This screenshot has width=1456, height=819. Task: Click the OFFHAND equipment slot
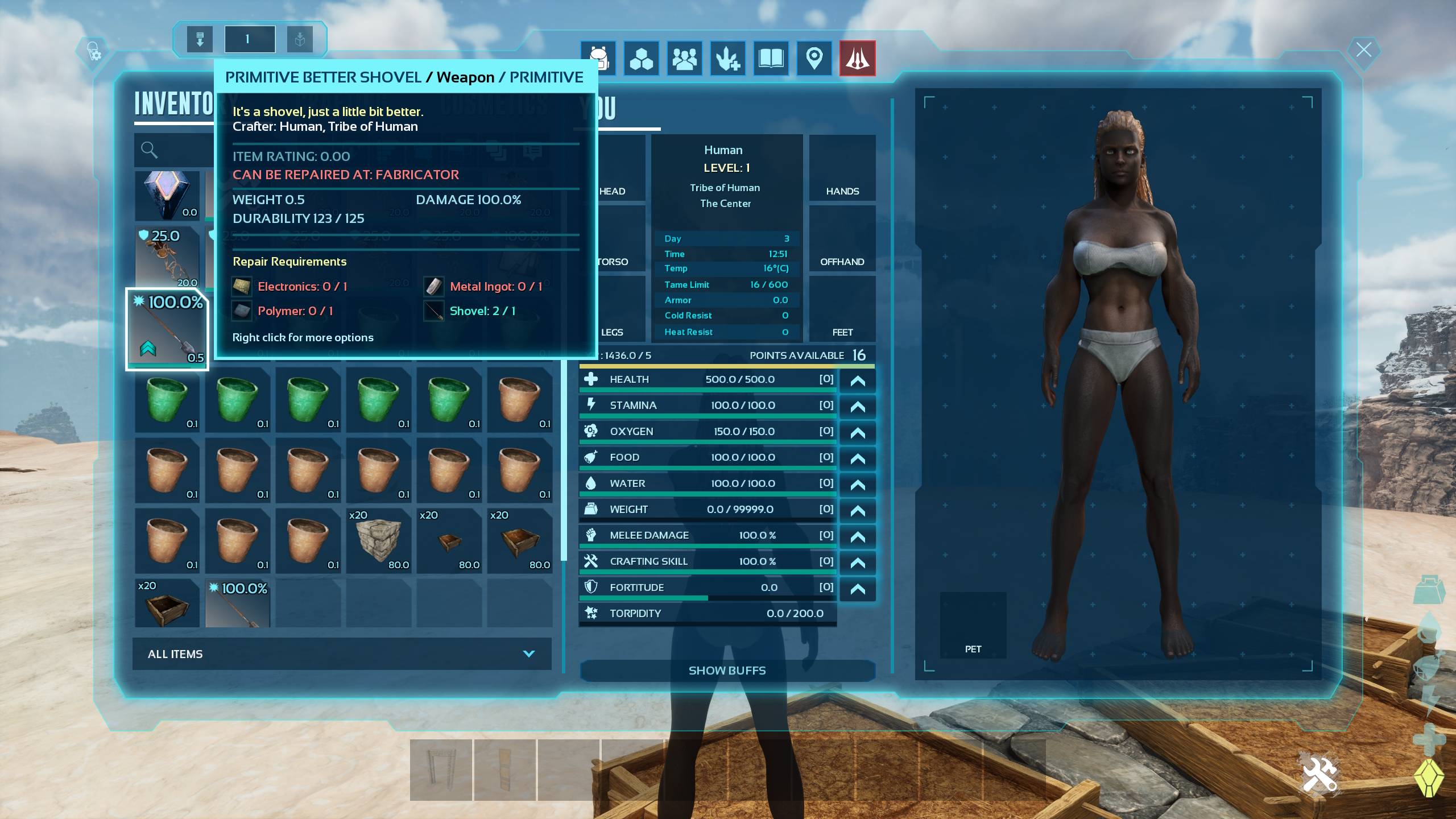tap(842, 239)
